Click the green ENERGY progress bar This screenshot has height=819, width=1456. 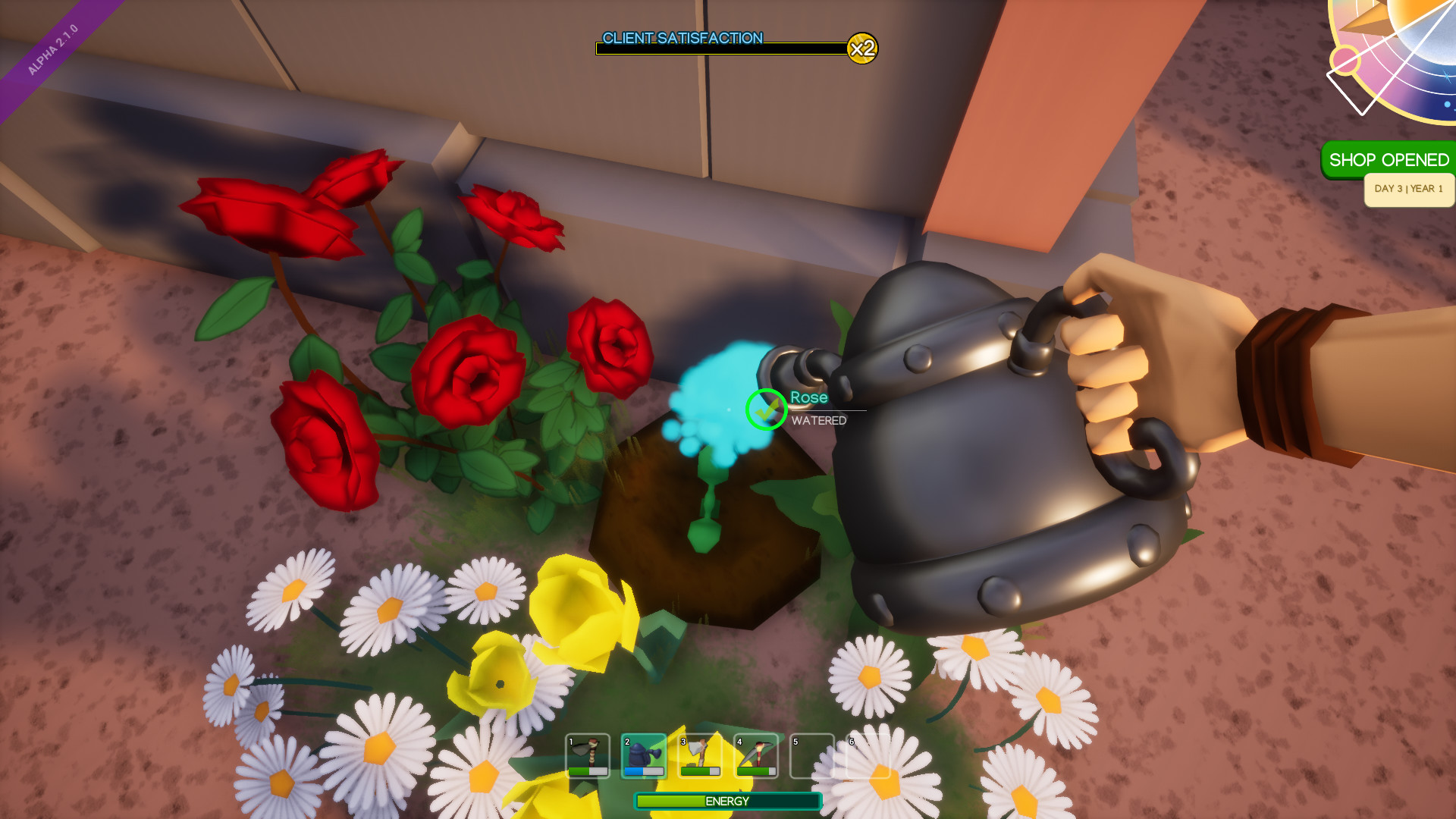pyautogui.click(x=728, y=801)
